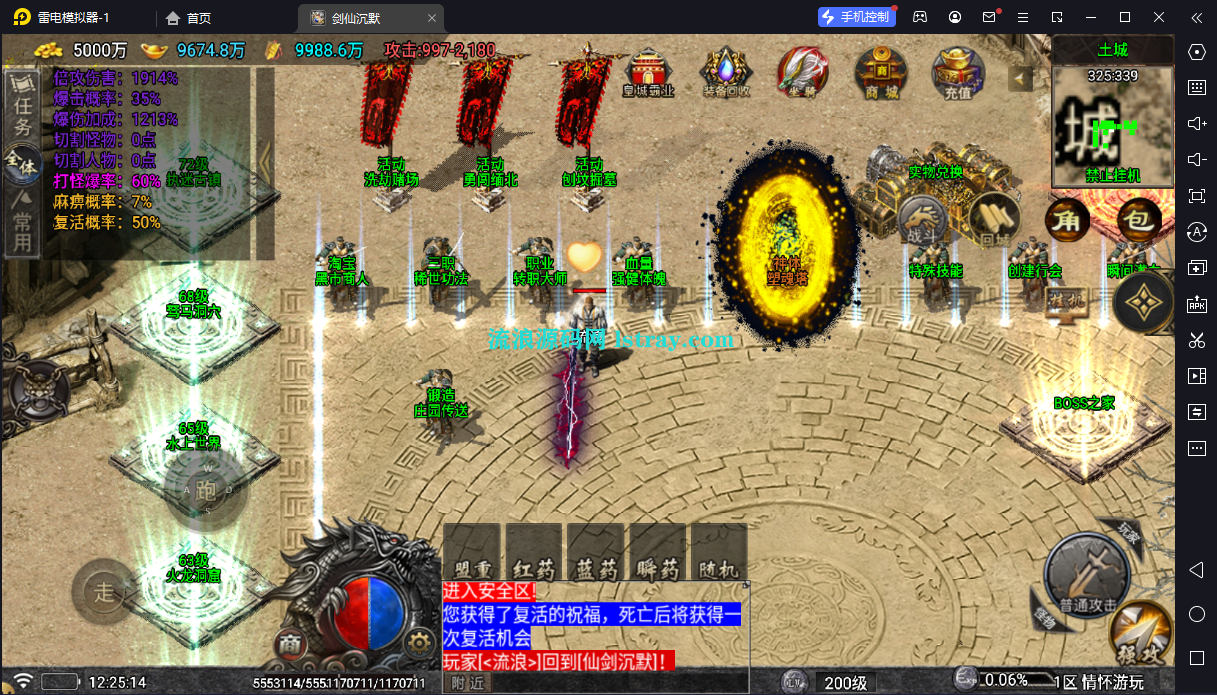Open the 装备回收 equipment recycle icon

725,71
